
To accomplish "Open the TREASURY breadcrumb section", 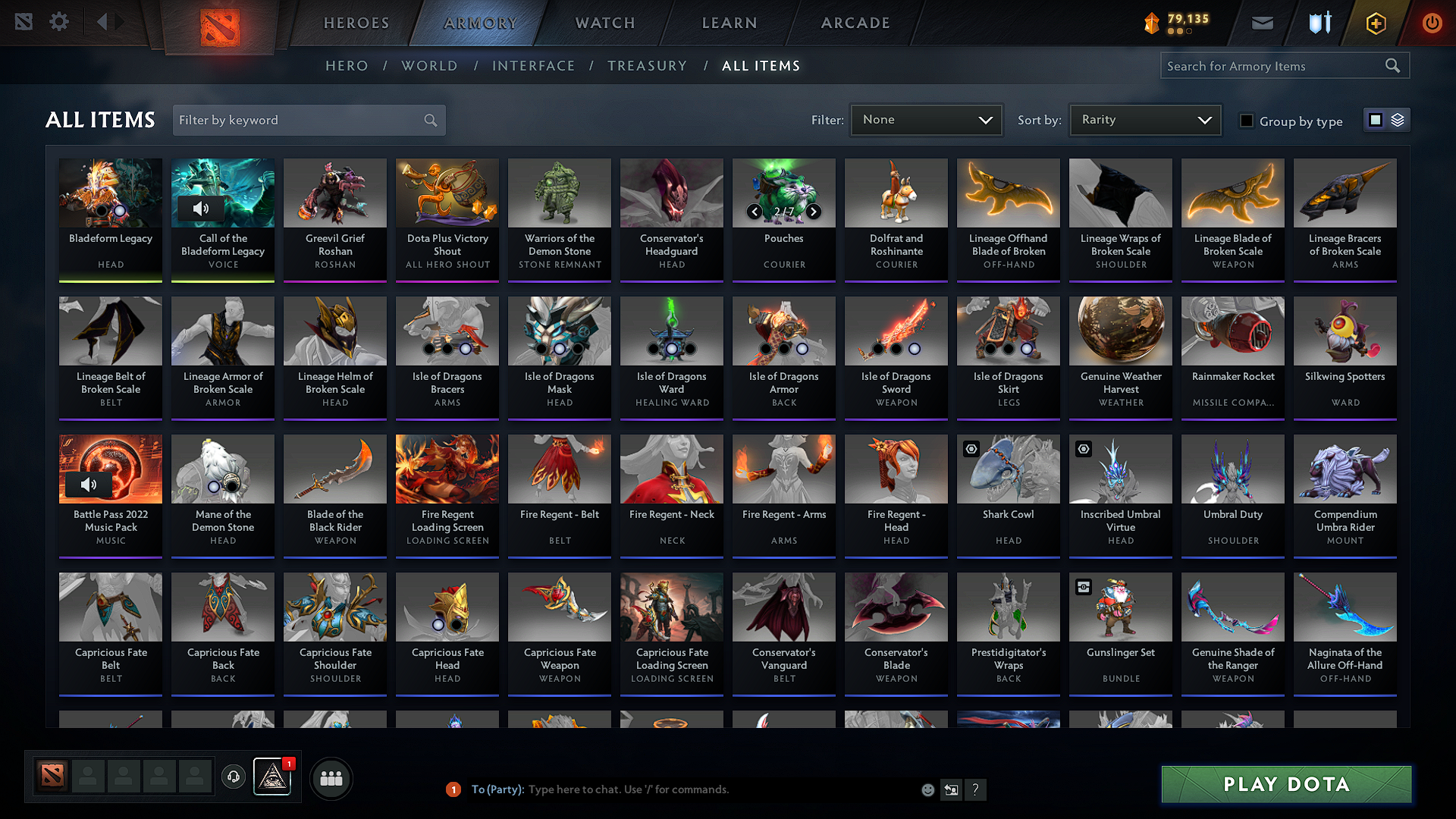I will click(647, 65).
